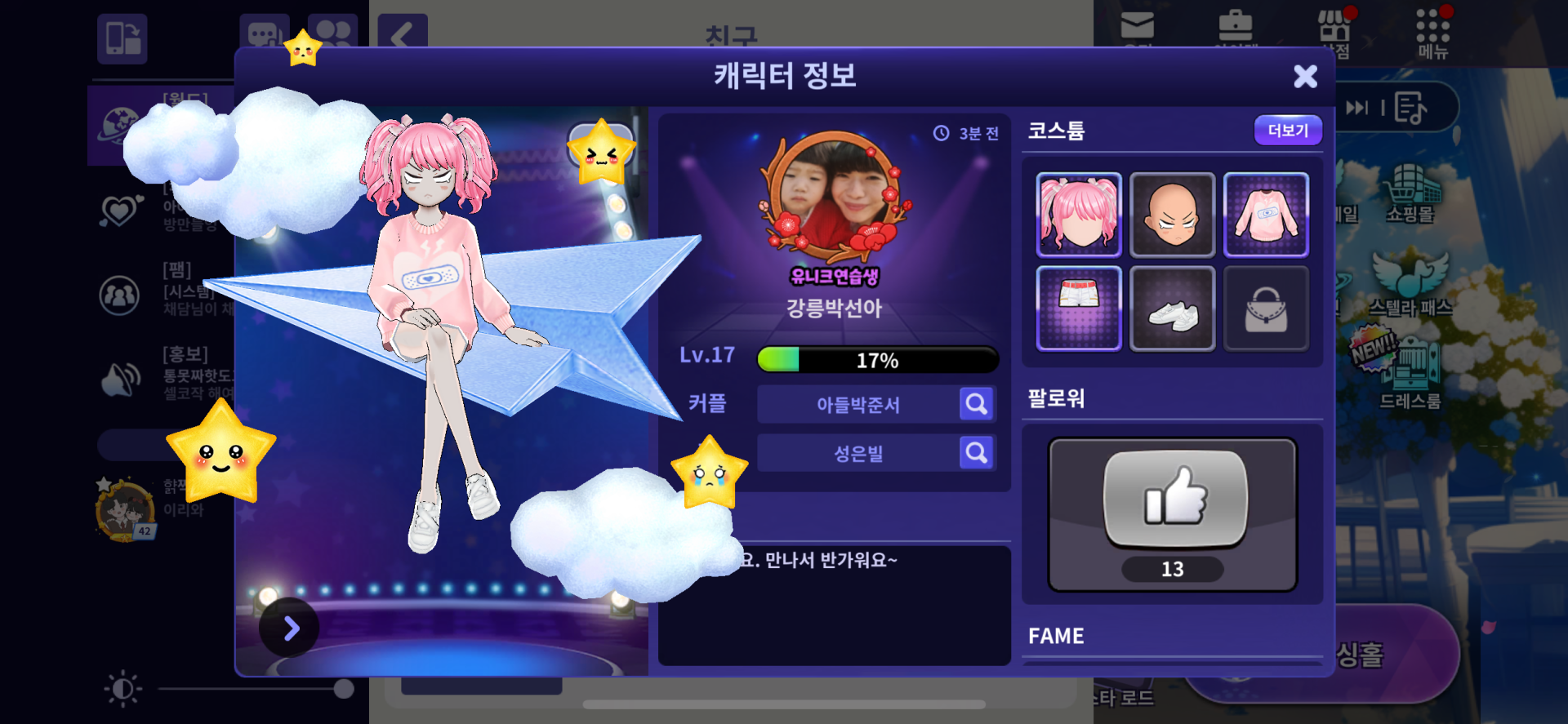Select the handbag accessory slot

[x=1266, y=309]
